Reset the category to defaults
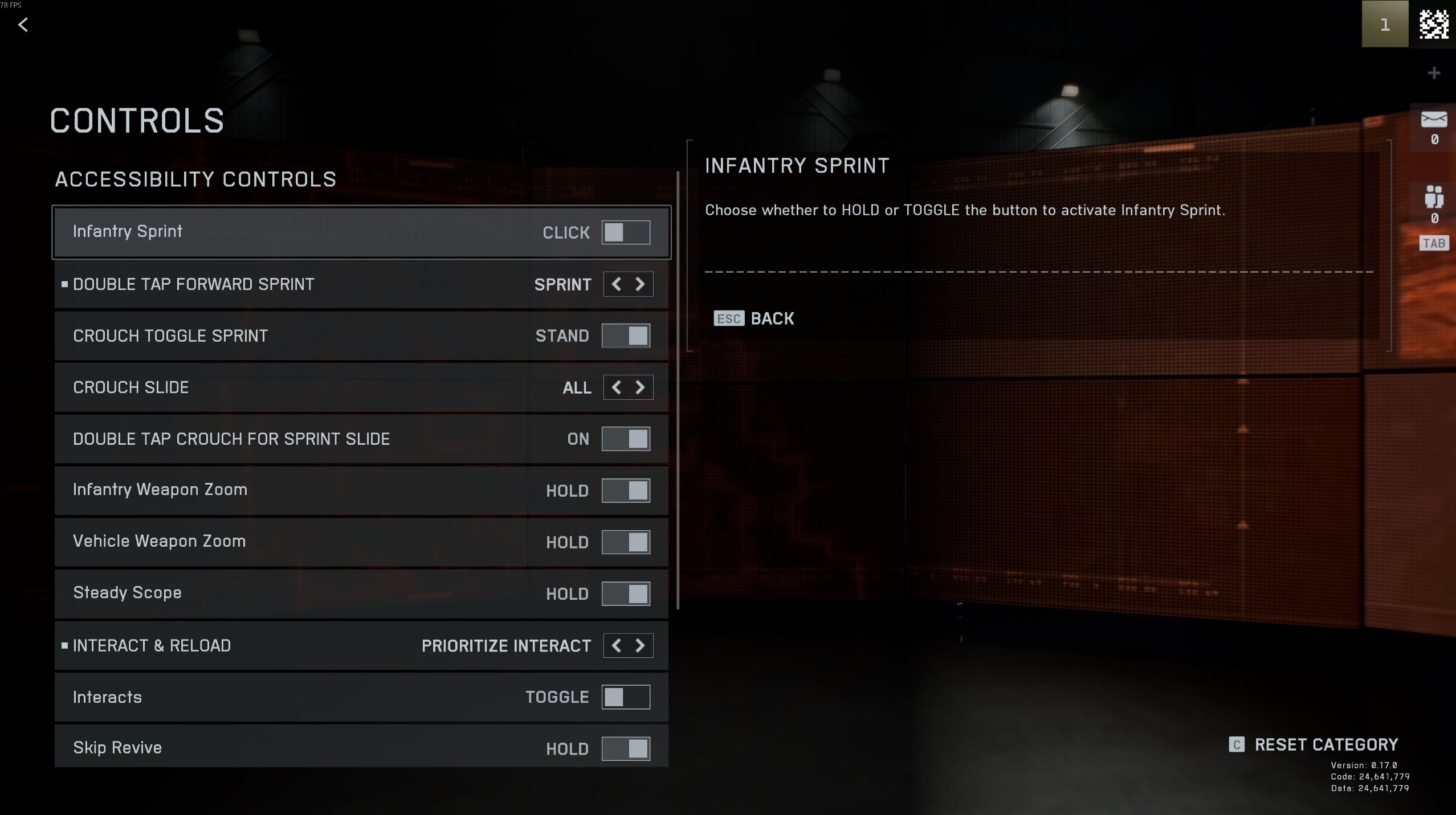This screenshot has height=815, width=1456. pyautogui.click(x=1314, y=745)
